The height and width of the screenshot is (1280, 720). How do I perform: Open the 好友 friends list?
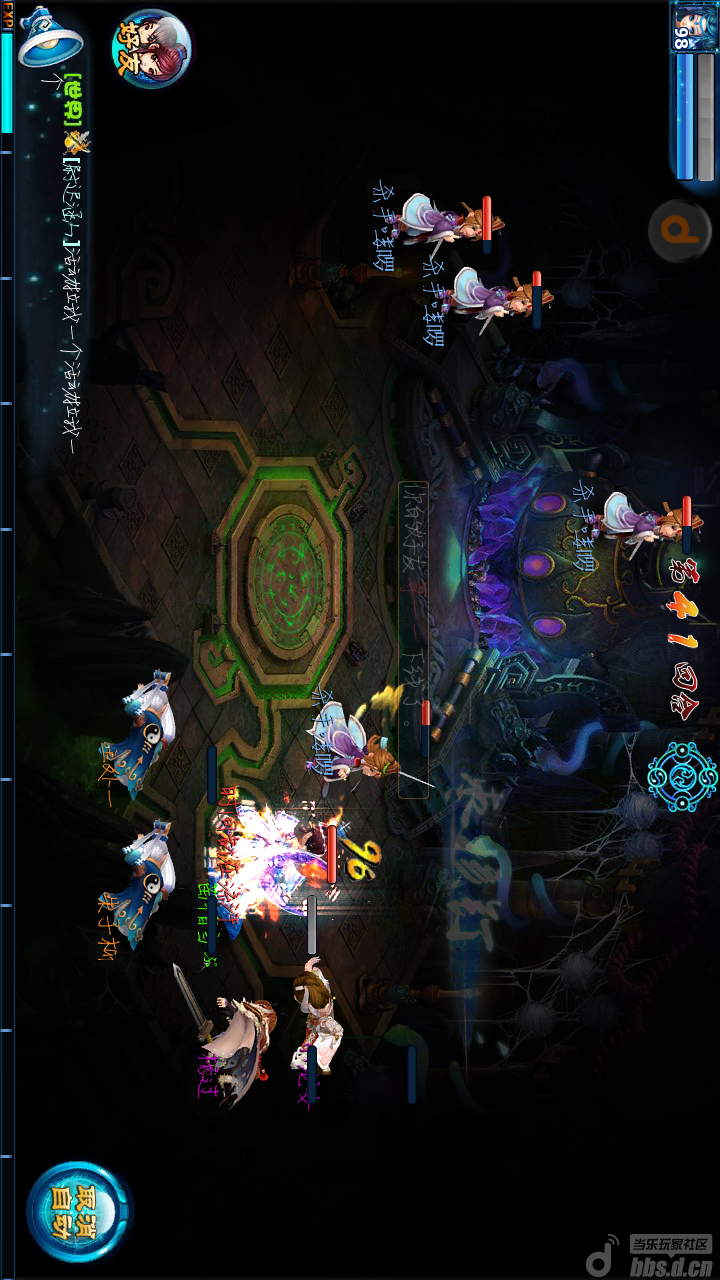click(150, 47)
